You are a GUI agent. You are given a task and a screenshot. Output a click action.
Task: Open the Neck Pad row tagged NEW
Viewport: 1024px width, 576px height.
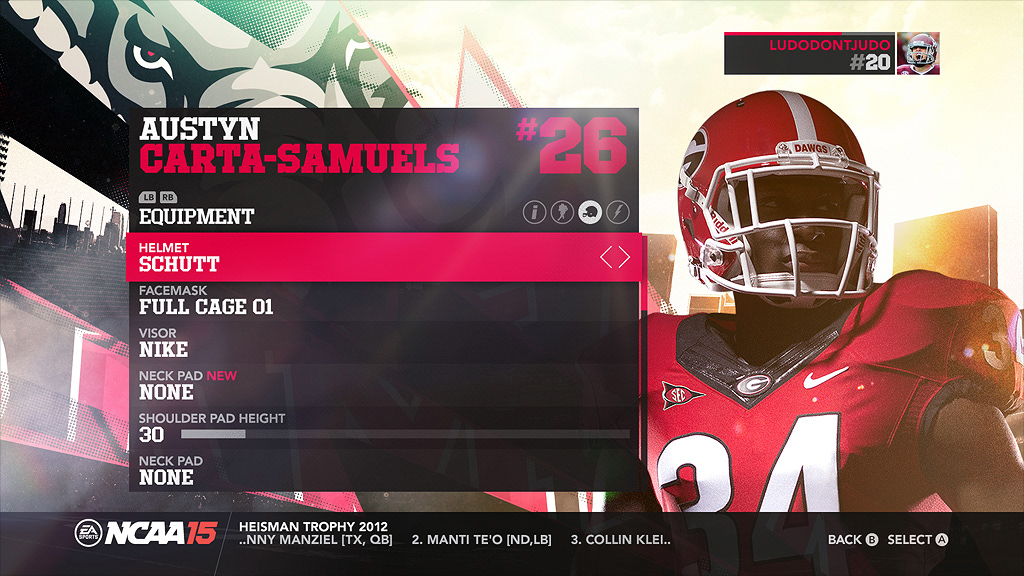click(x=380, y=385)
